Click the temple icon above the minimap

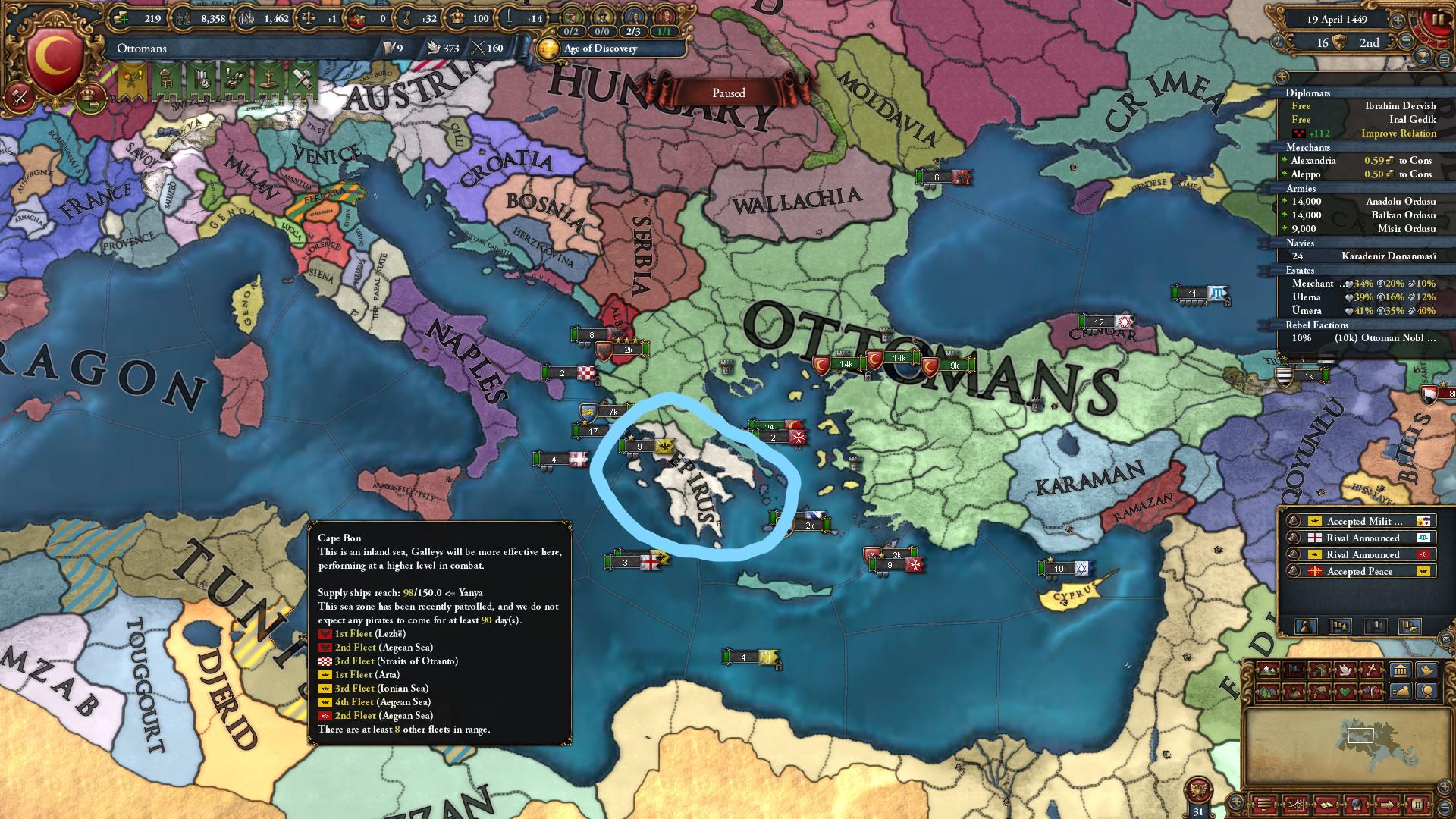click(1401, 670)
